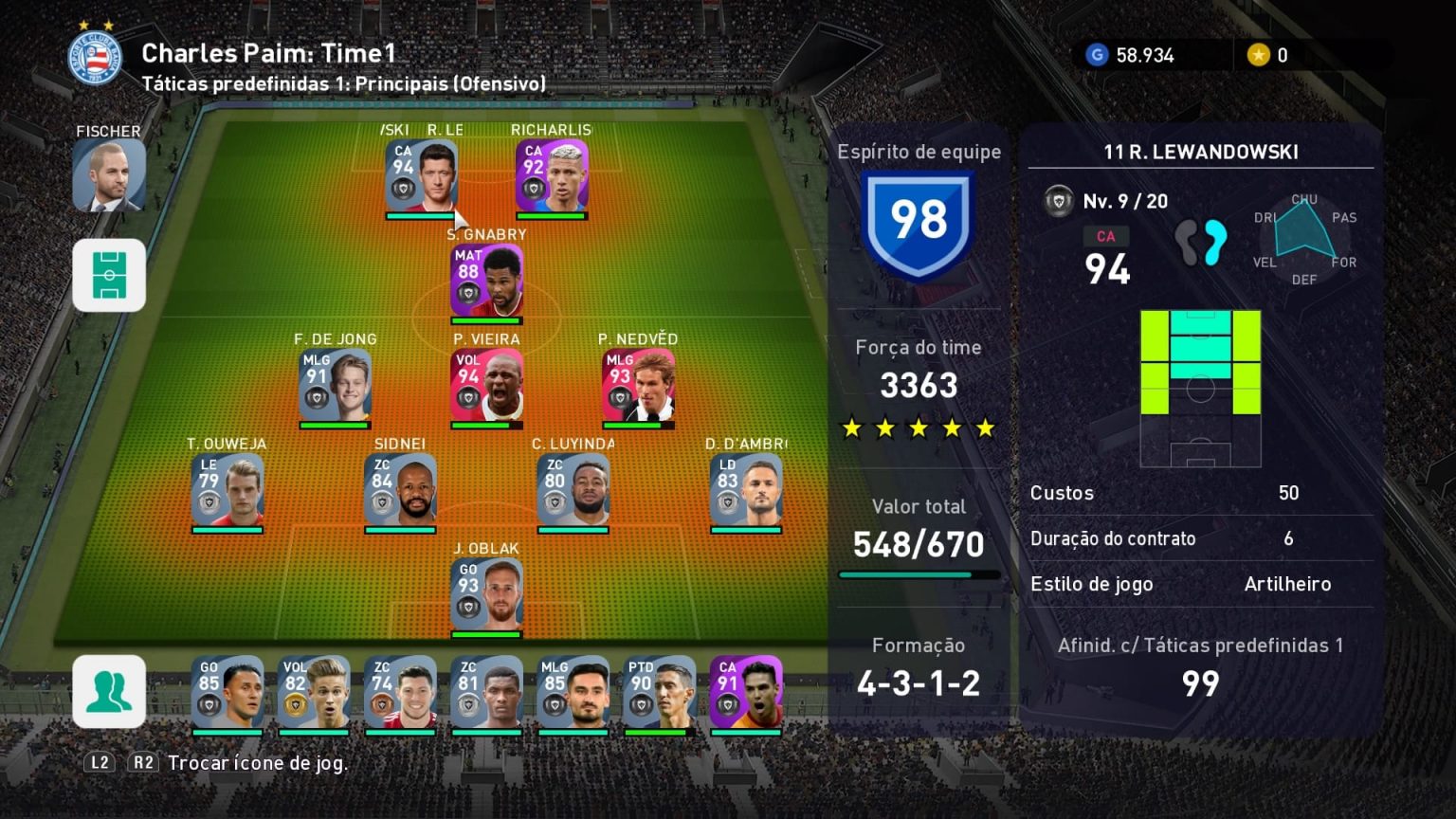Select R. Lewandowski's player card
Image resolution: width=1456 pixels, height=819 pixels.
[422, 176]
